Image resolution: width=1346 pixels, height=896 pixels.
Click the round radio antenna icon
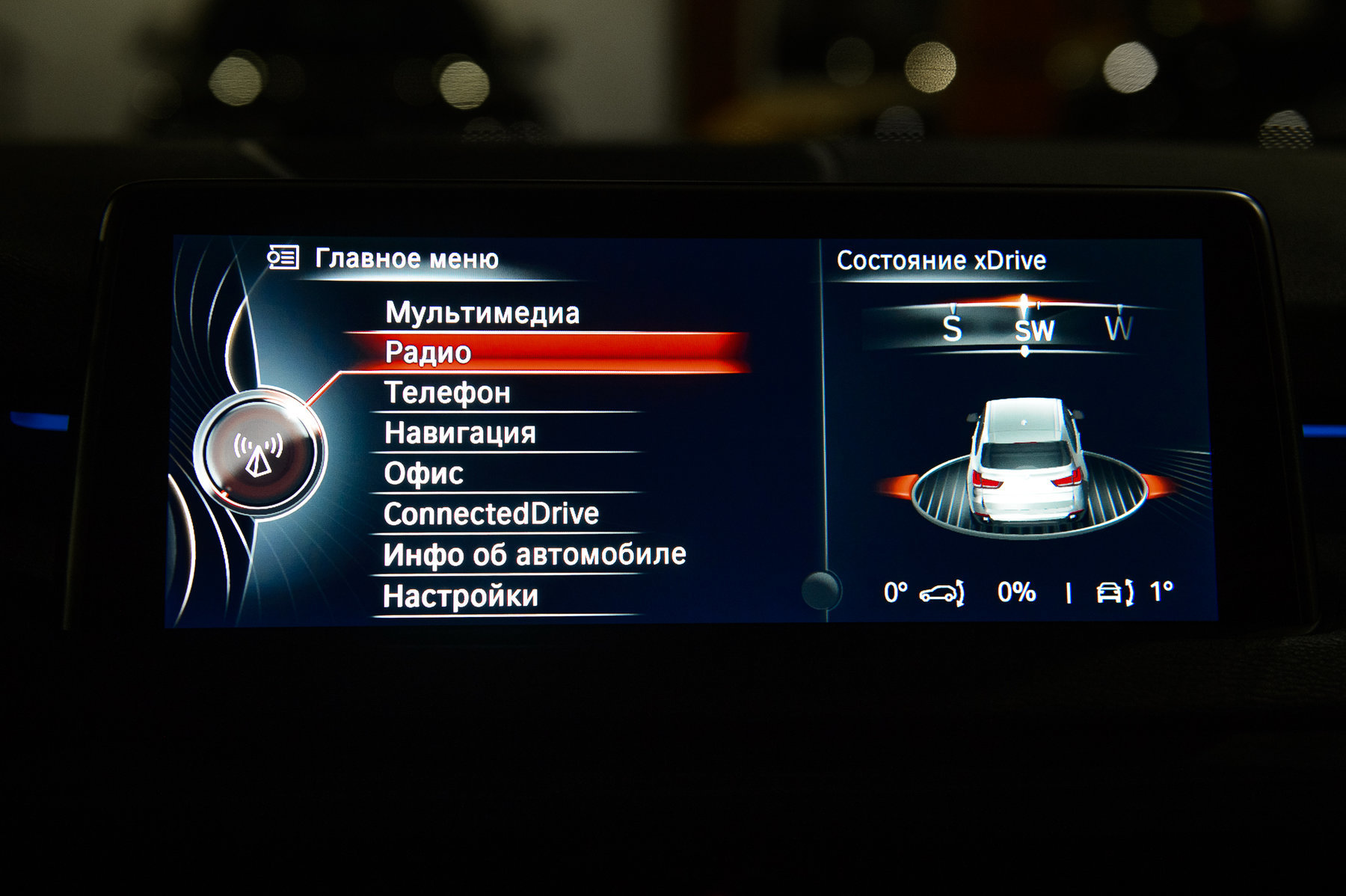pyautogui.click(x=259, y=453)
